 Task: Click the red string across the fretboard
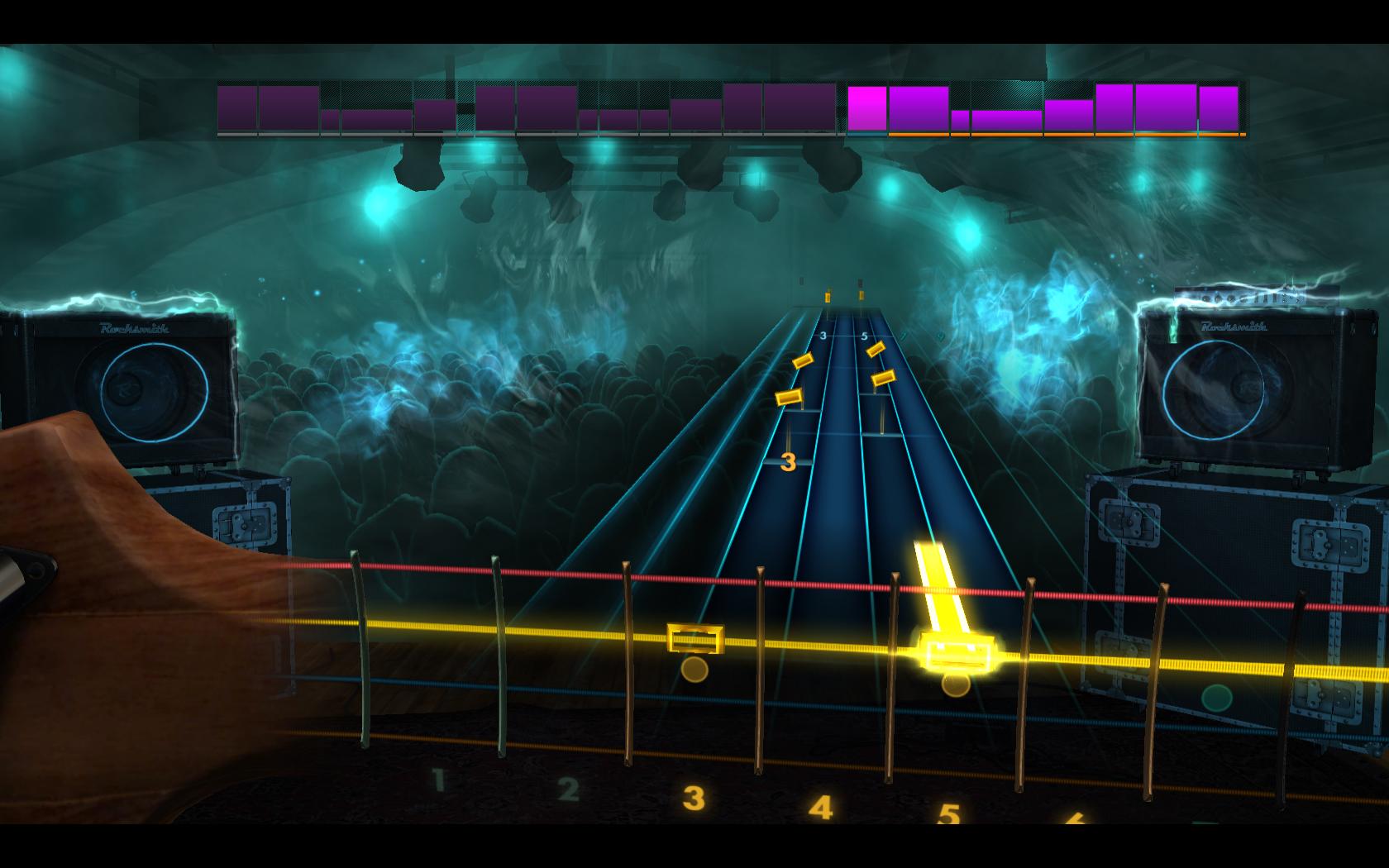click(579, 572)
